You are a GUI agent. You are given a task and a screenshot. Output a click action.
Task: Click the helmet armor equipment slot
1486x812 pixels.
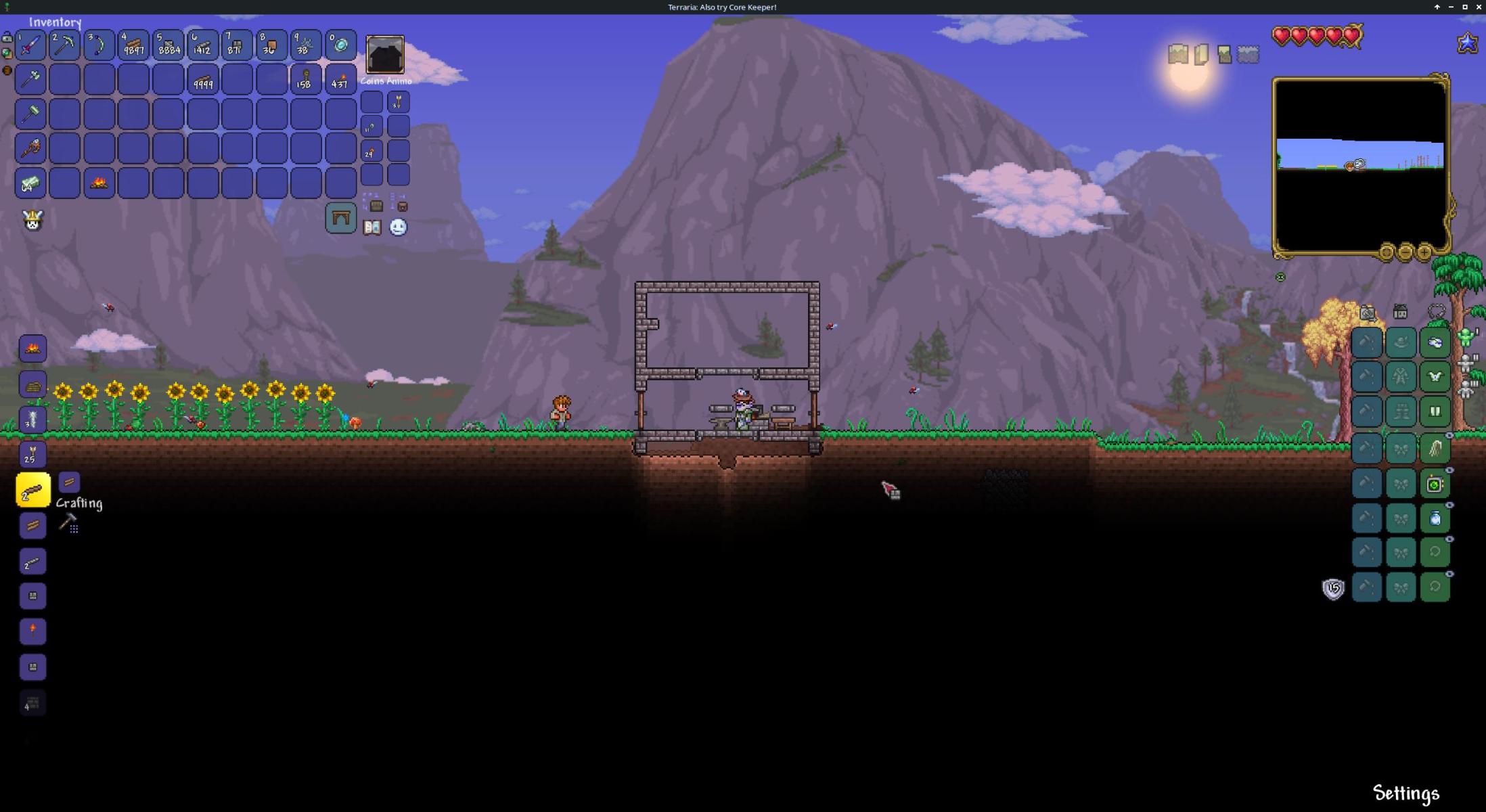pyautogui.click(x=1435, y=342)
